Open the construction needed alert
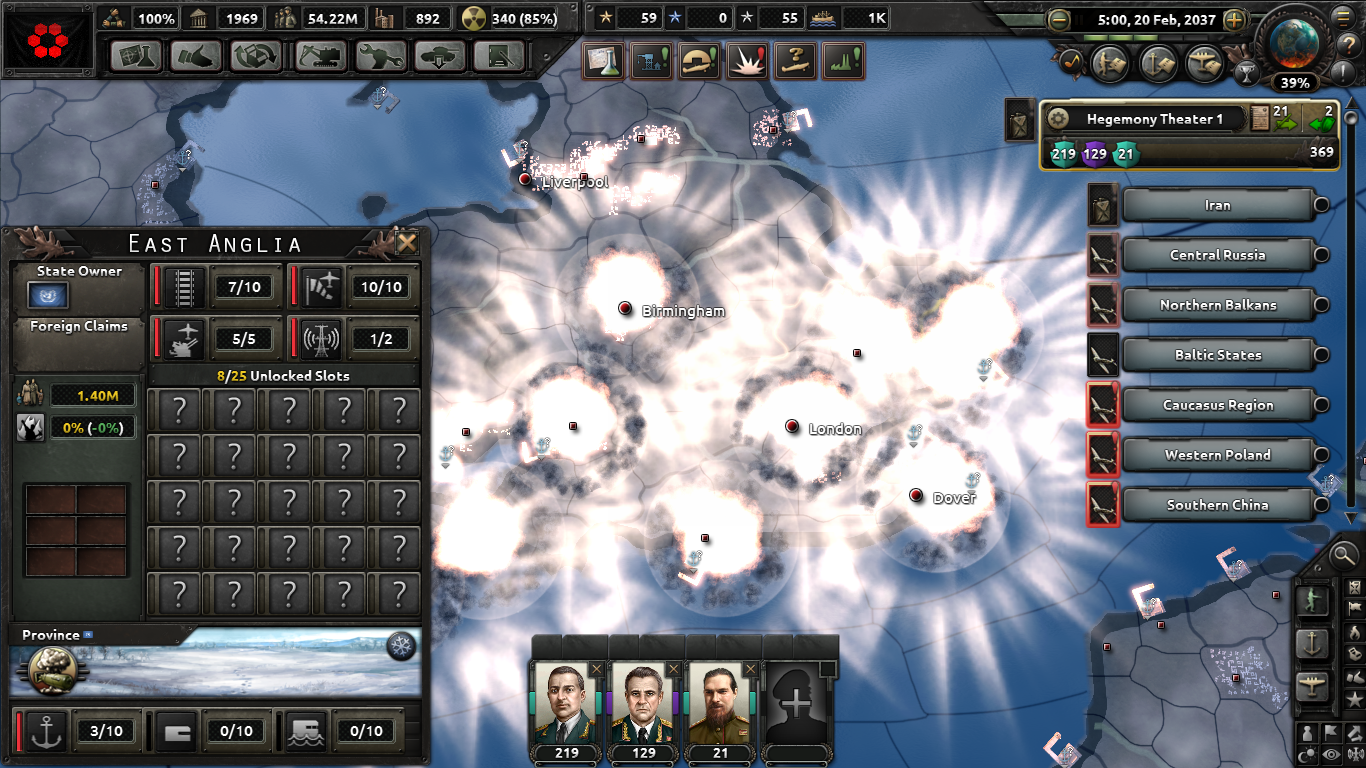1366x768 pixels. click(x=651, y=60)
